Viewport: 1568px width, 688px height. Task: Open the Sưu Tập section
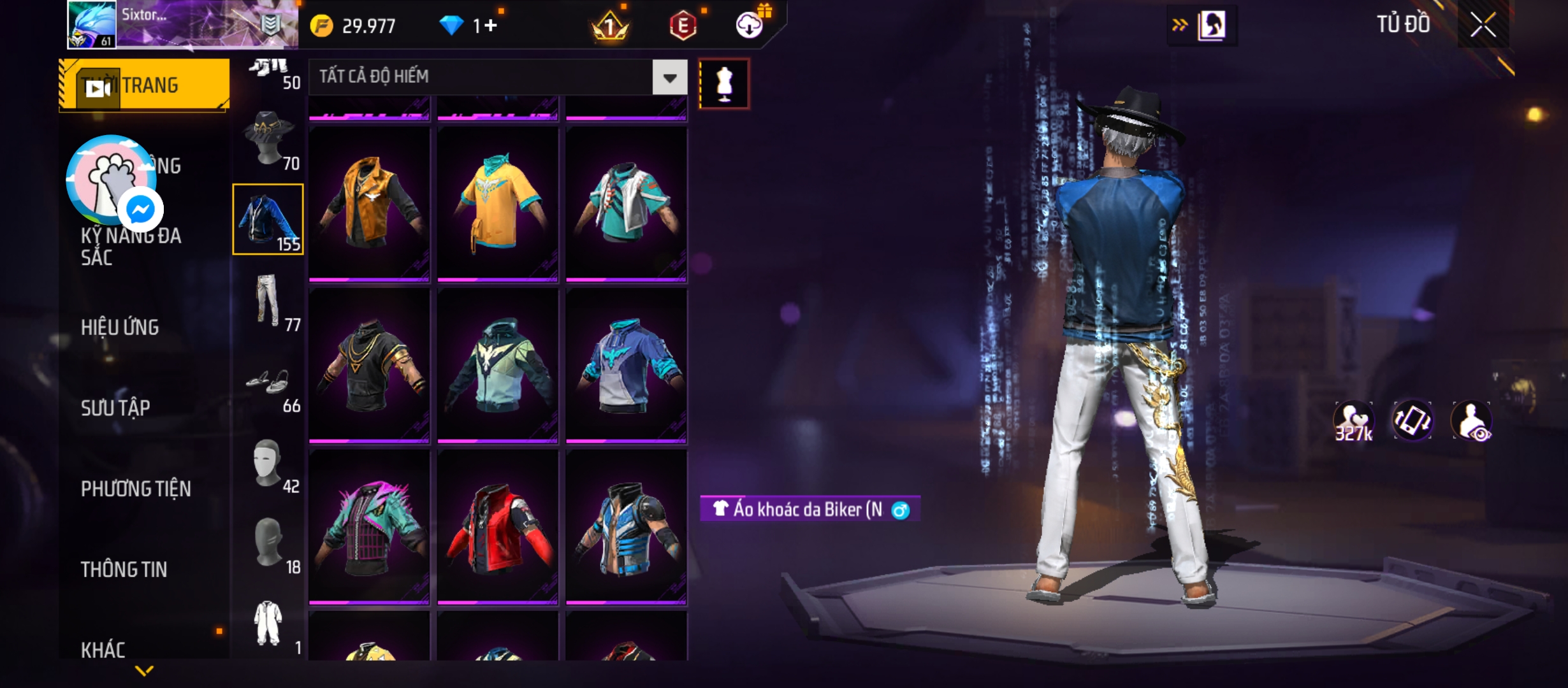[x=115, y=408]
